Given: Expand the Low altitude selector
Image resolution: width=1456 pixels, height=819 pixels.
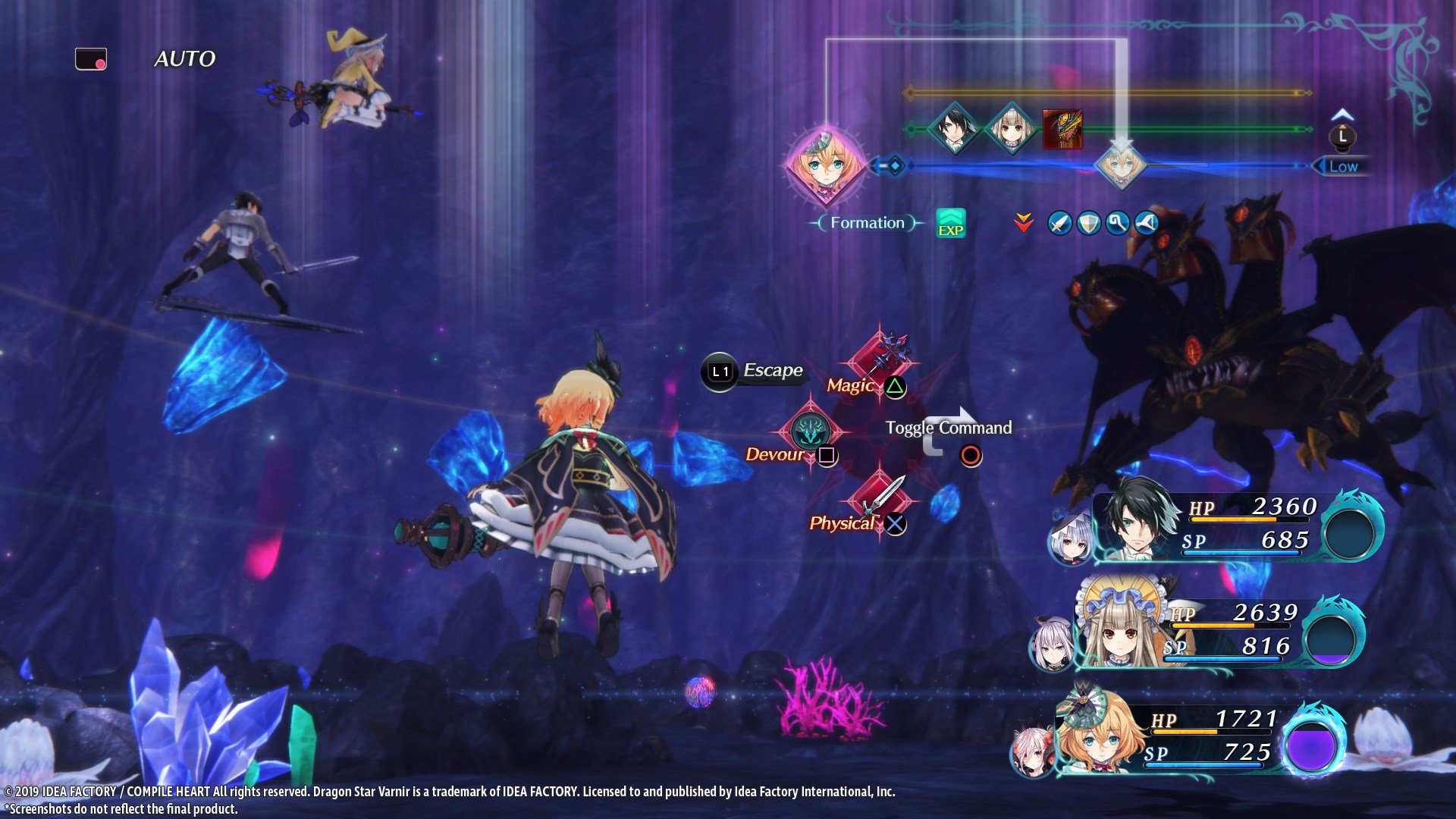Looking at the screenshot, I should pos(1344,167).
